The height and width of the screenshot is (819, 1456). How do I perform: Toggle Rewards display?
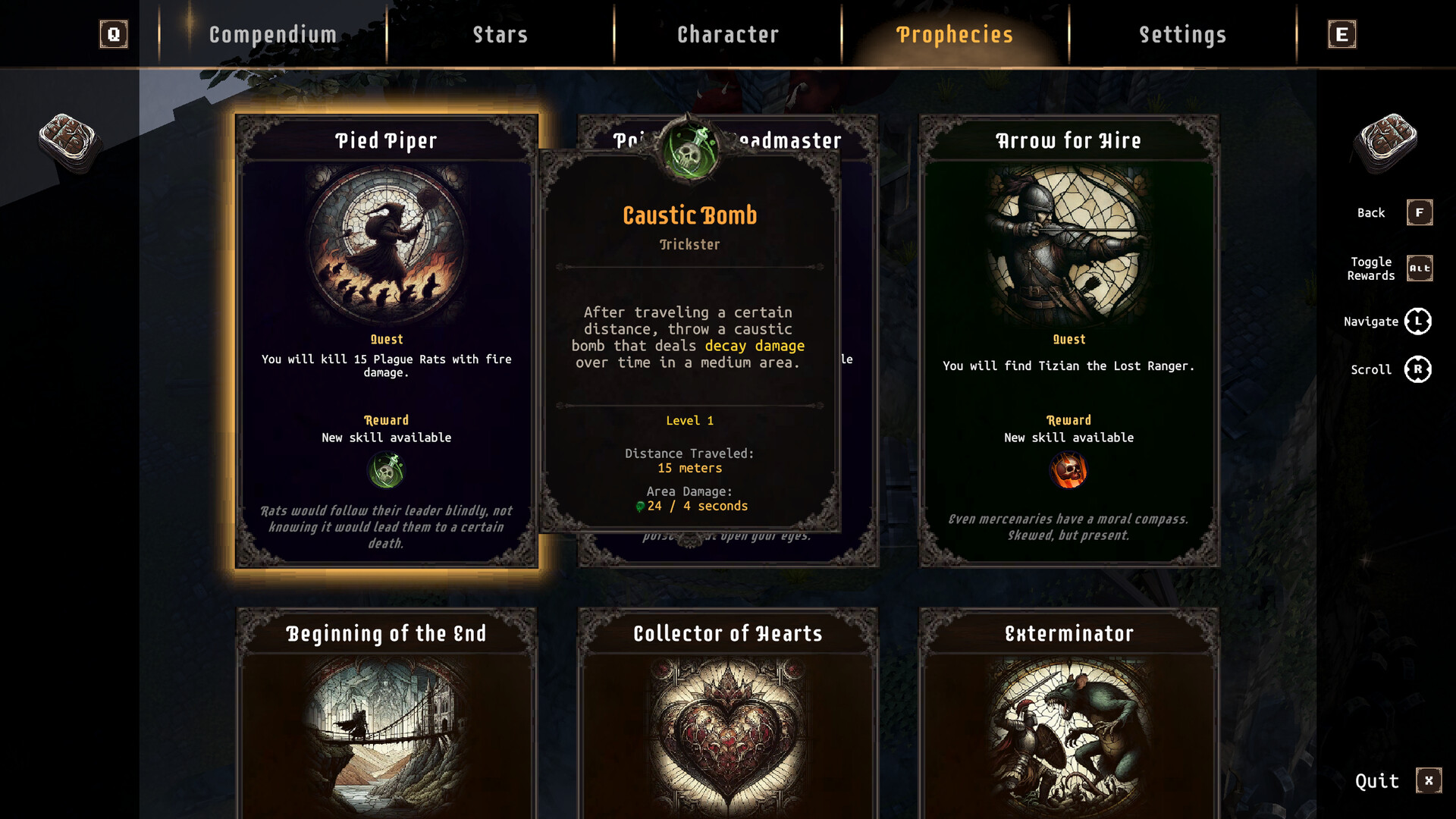click(x=1419, y=268)
